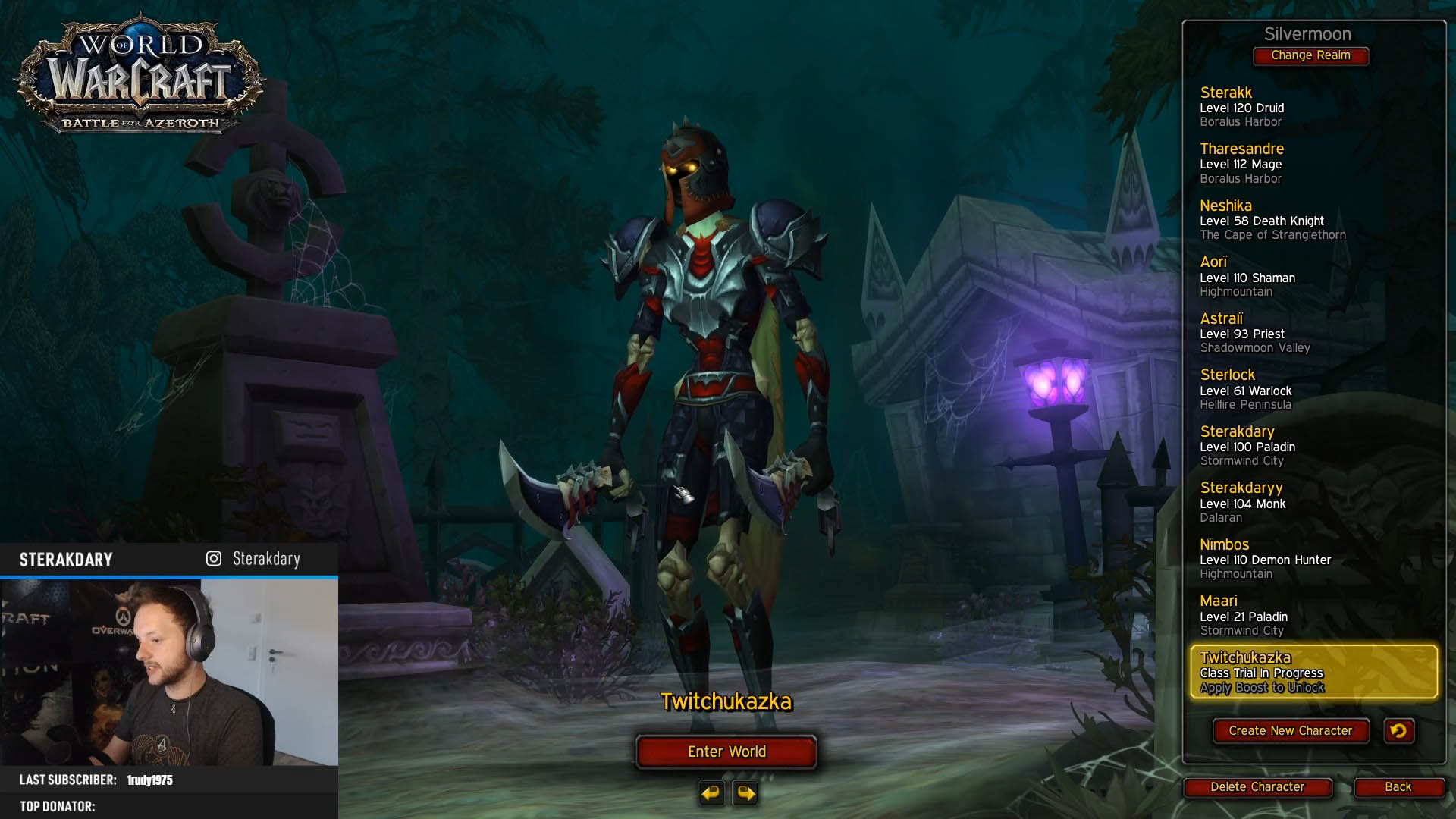Rotate character with the right arrow button

[746, 793]
